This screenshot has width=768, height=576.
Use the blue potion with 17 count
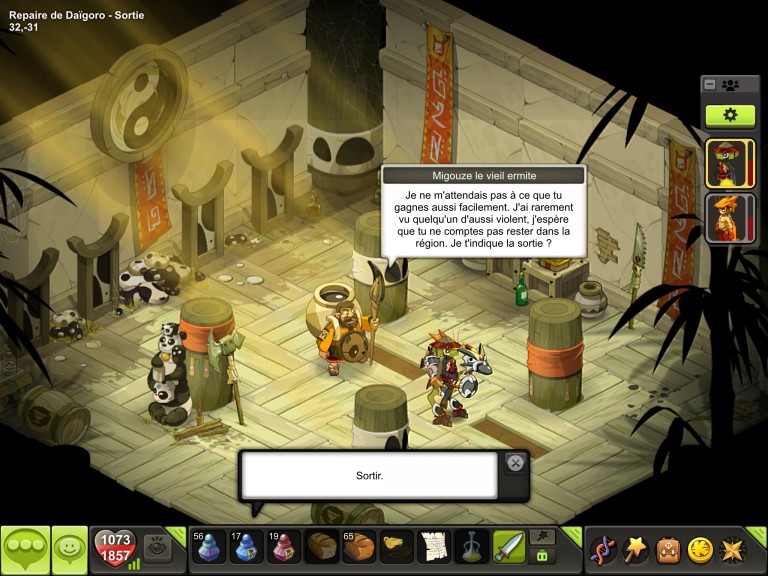[x=247, y=548]
